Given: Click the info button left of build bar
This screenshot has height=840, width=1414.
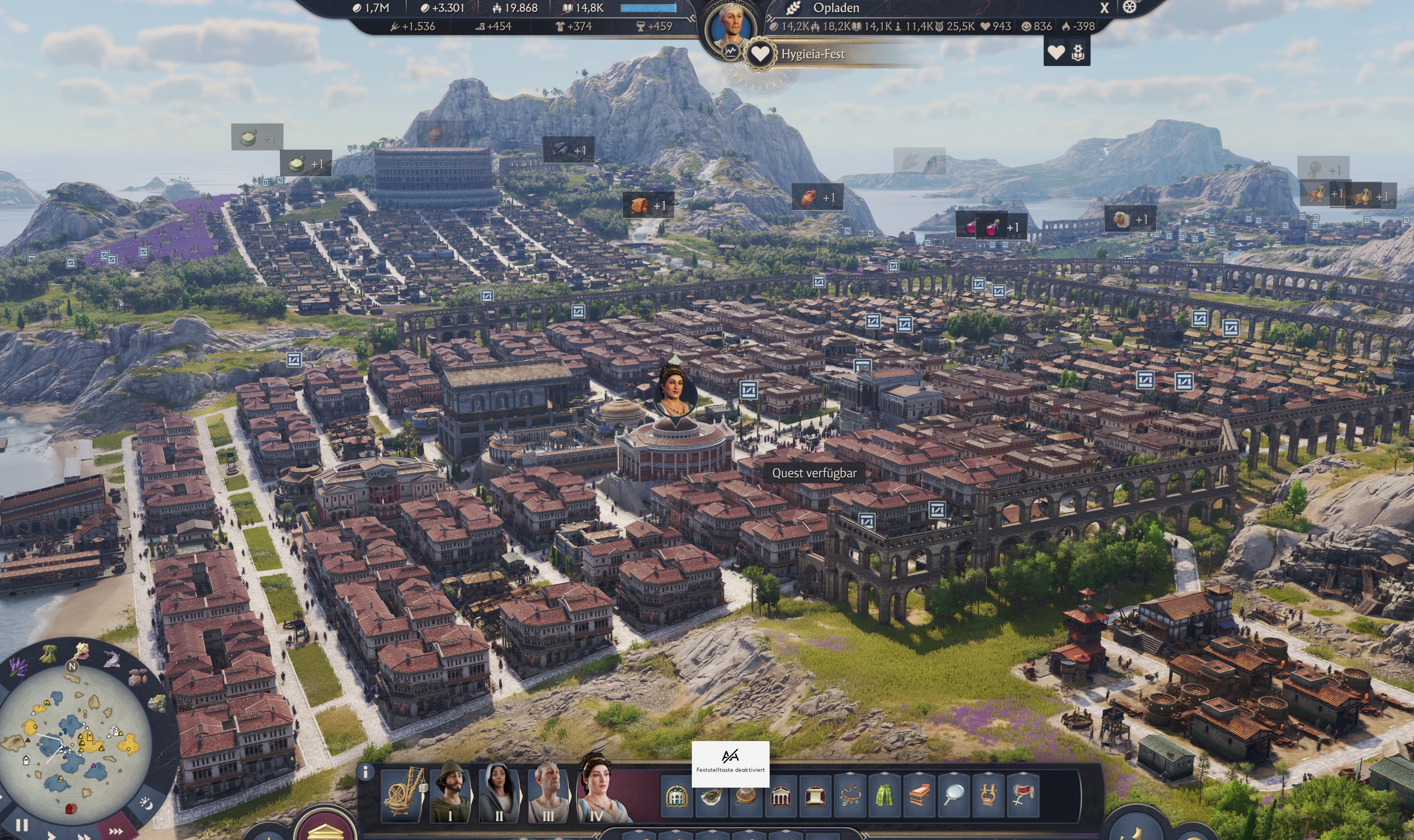Looking at the screenshot, I should [366, 771].
